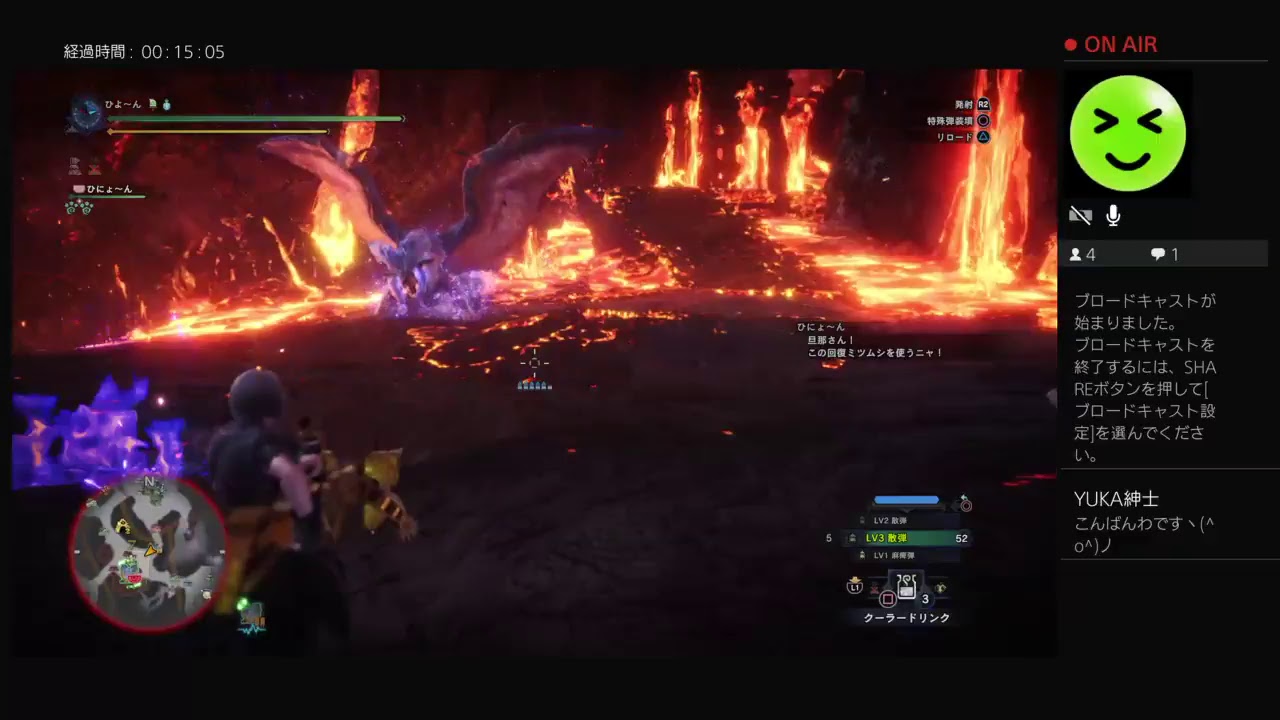This screenshot has height=720, width=1280.
Task: Select the LV3 散弾 ammo slot
Action: [886, 538]
